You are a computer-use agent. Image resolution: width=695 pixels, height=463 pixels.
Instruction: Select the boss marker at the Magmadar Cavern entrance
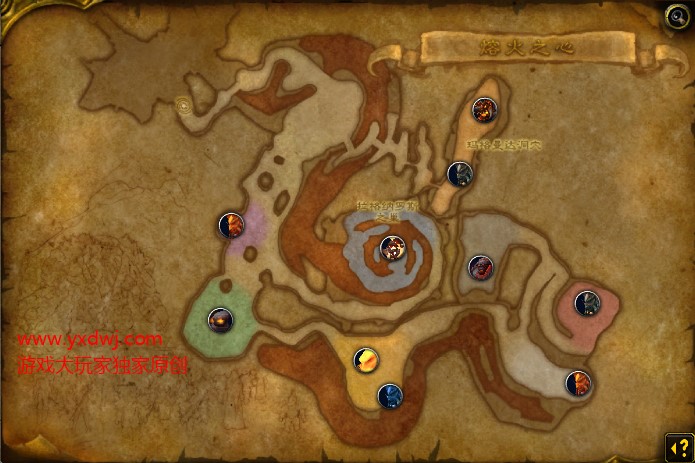coord(459,174)
